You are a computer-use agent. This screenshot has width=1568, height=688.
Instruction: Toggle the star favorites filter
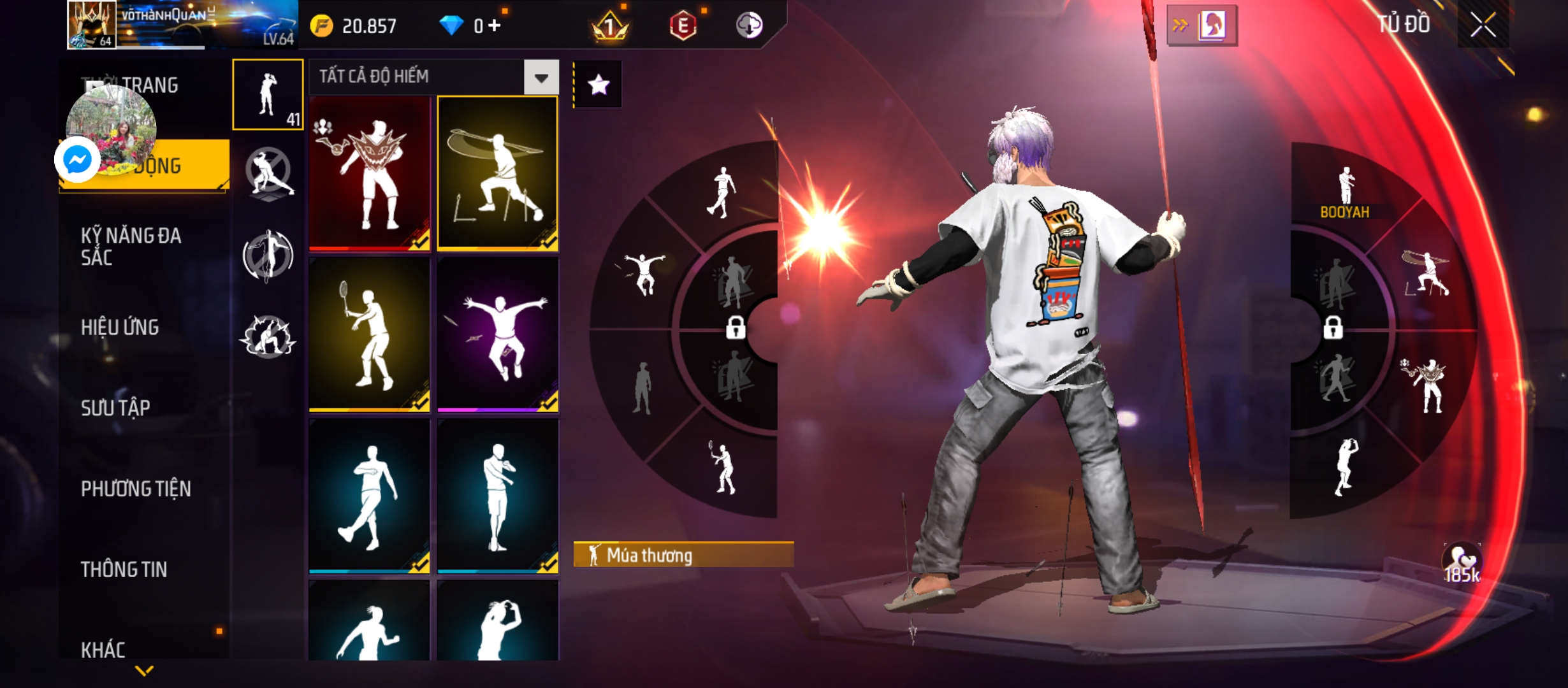pos(598,85)
